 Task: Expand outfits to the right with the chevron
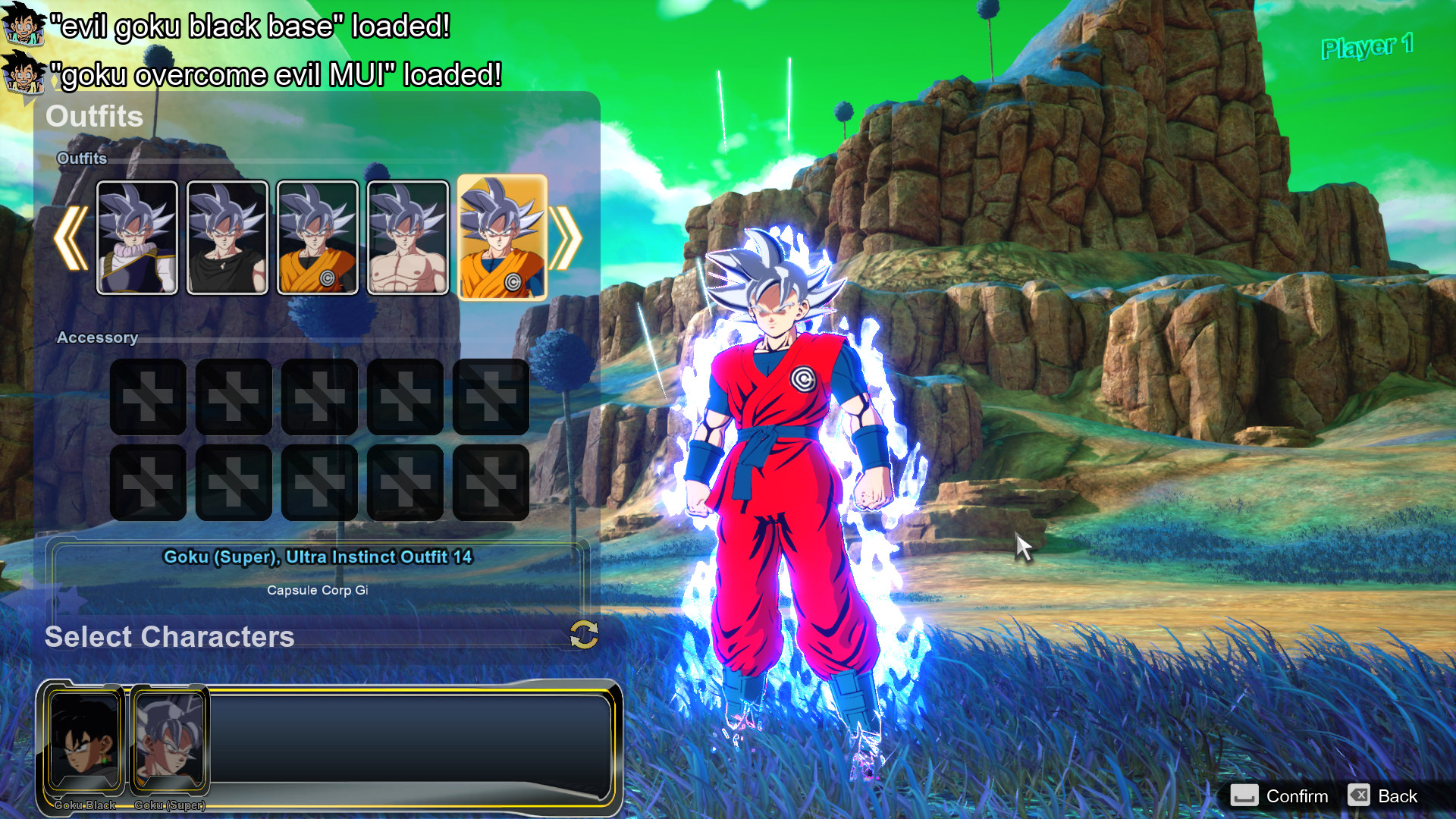(x=567, y=237)
